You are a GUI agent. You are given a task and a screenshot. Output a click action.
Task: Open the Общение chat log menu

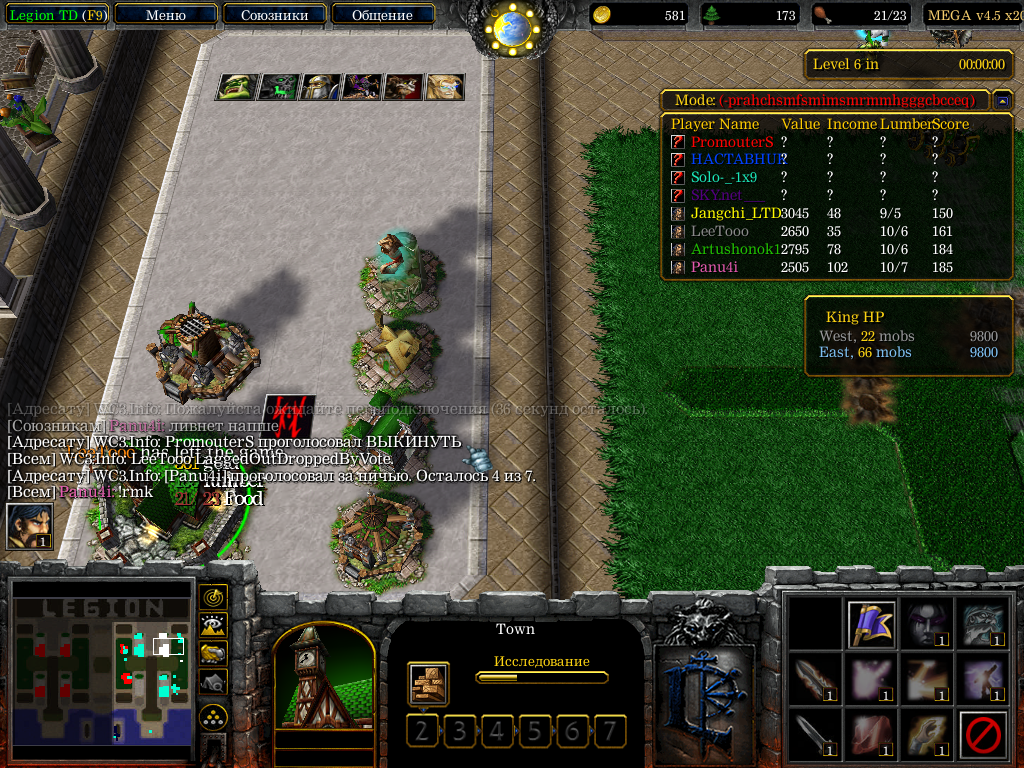point(382,15)
